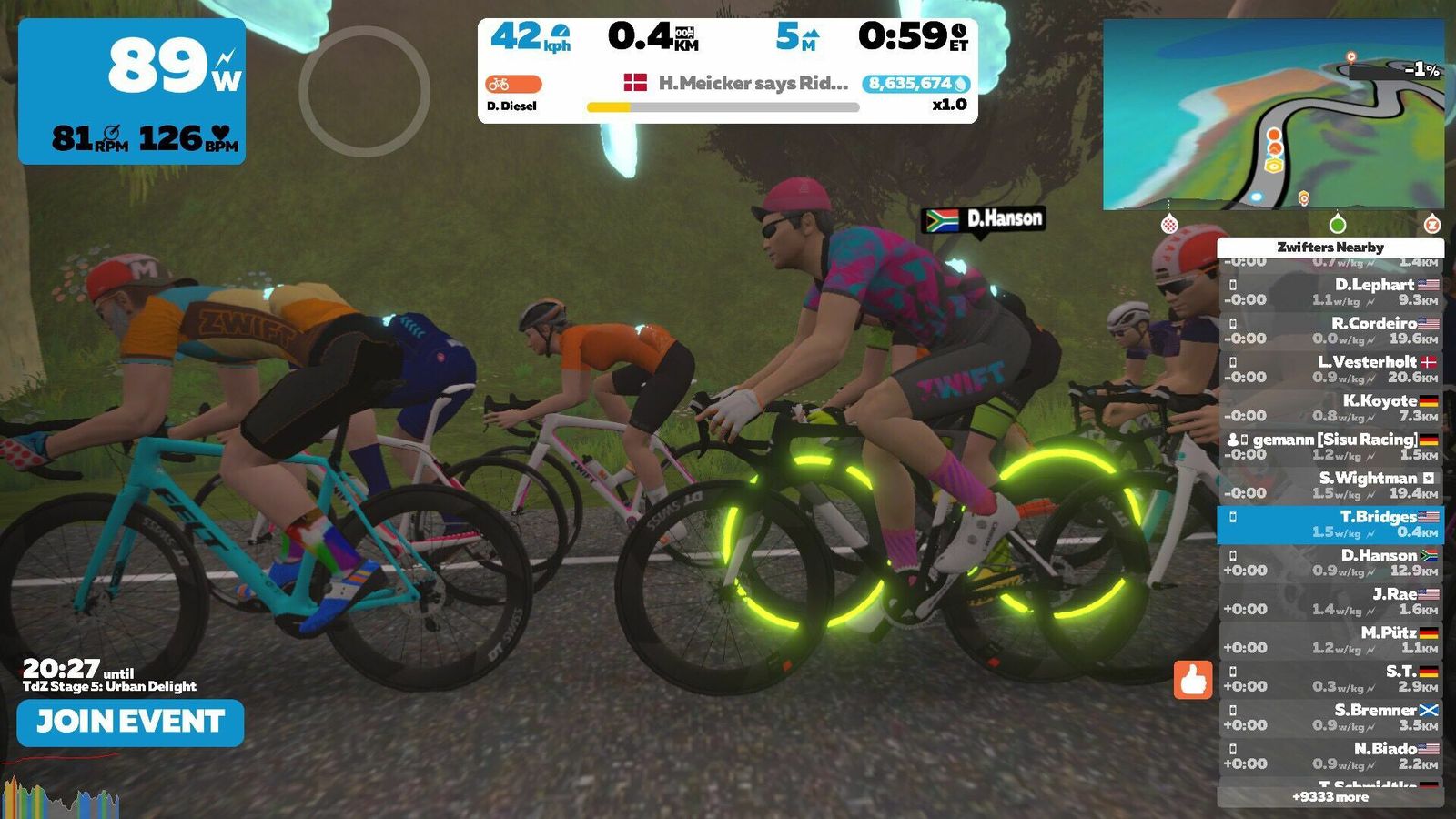The width and height of the screenshot is (1456, 819).
Task: Select S.T. rider row
Action: [x=1330, y=679]
